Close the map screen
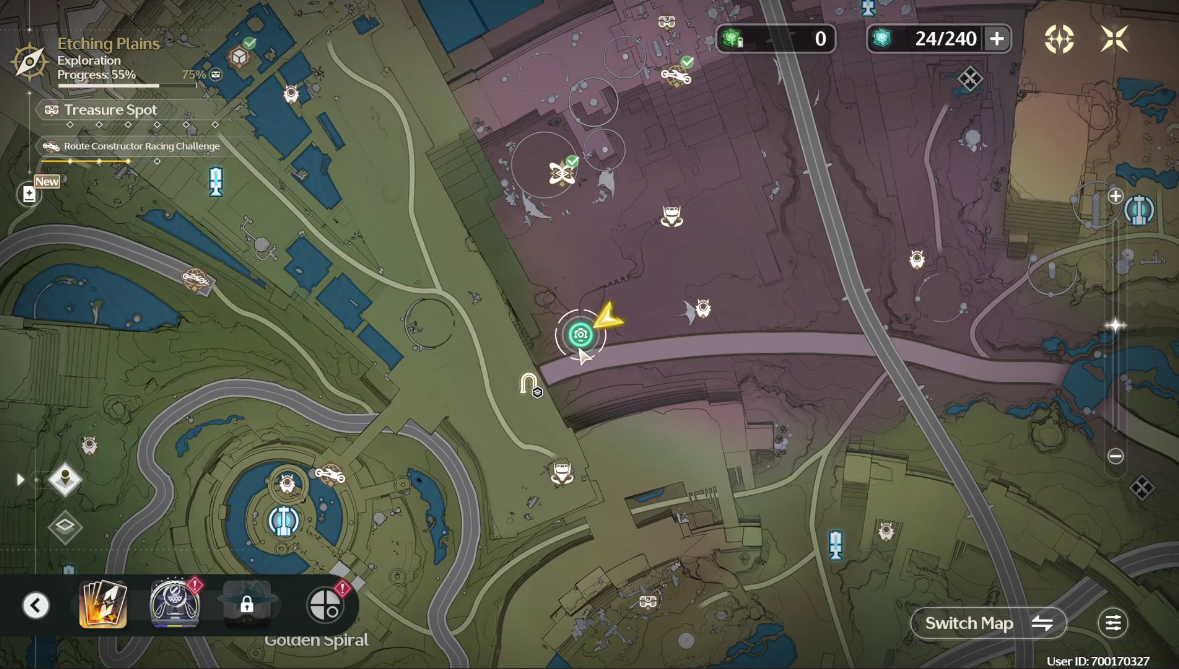 1114,39
